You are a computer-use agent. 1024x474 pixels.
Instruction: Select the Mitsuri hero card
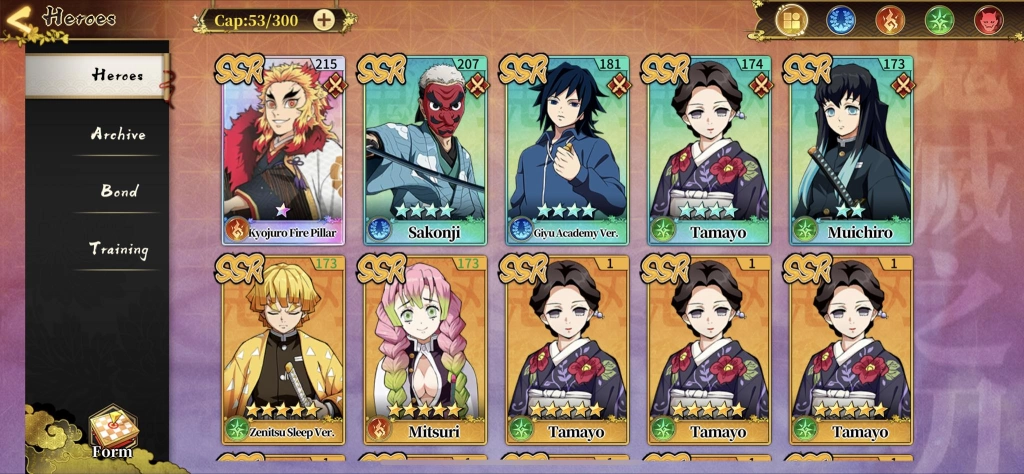425,349
